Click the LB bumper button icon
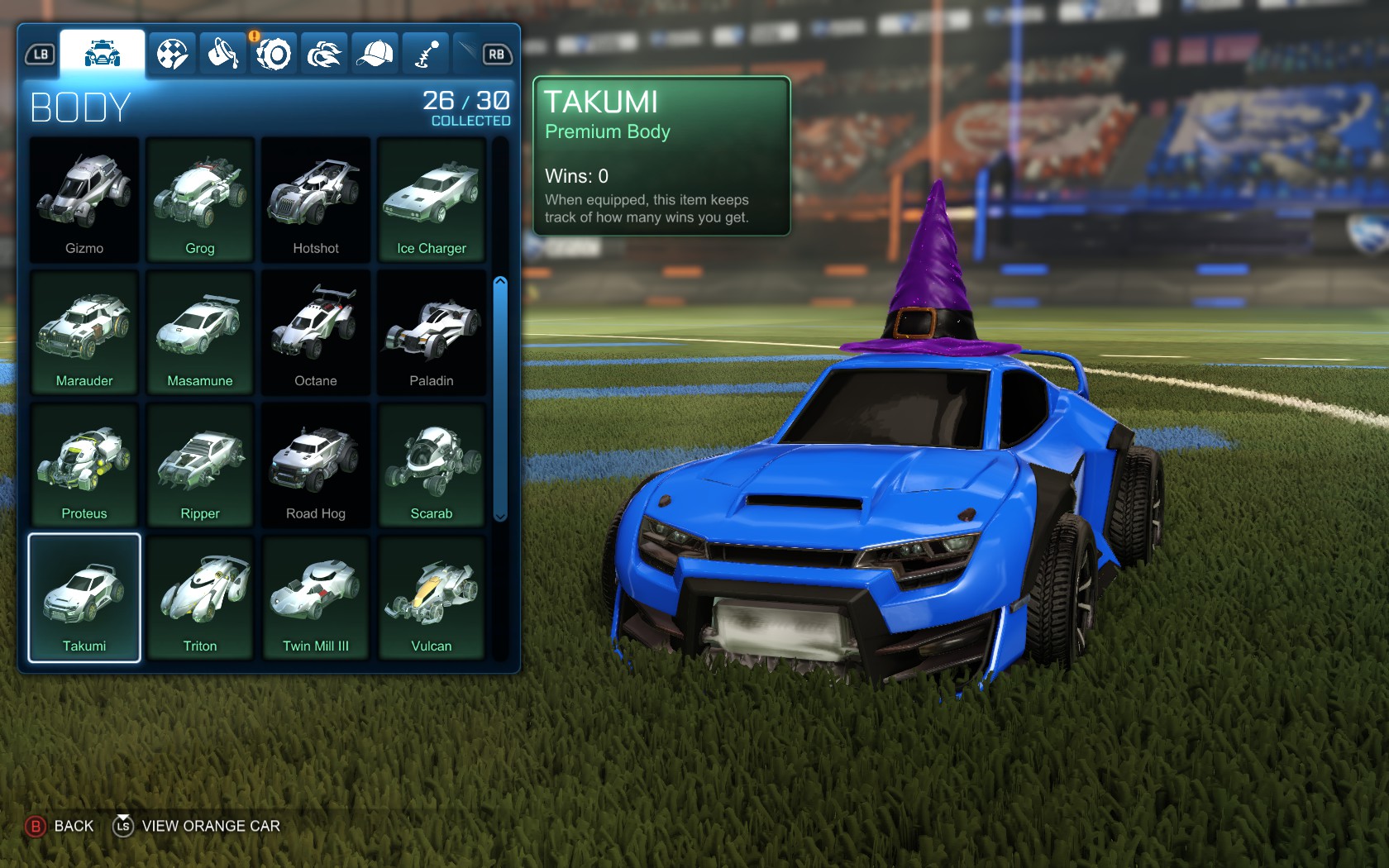 tap(39, 52)
